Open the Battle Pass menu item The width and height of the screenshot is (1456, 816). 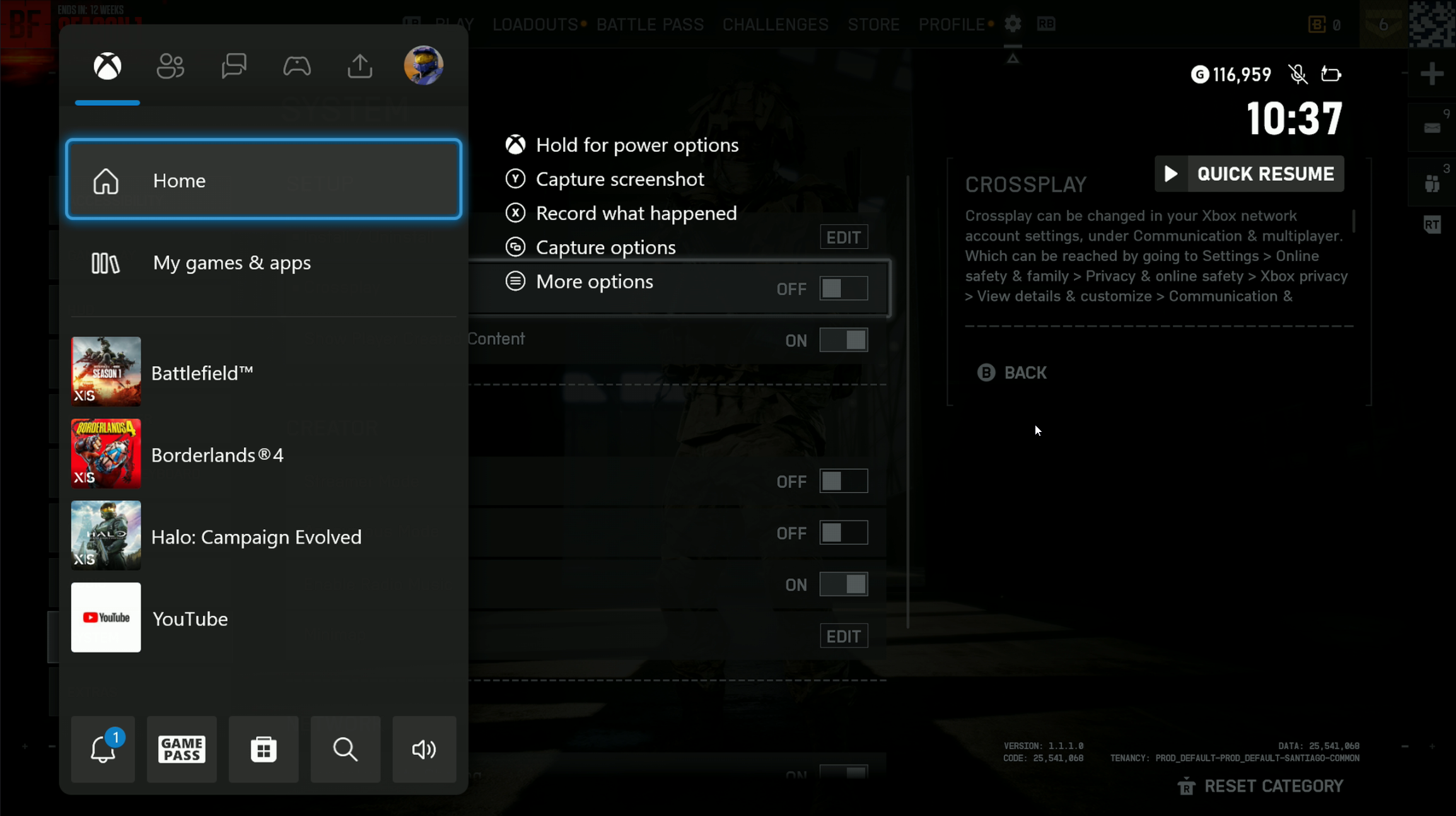pos(650,24)
